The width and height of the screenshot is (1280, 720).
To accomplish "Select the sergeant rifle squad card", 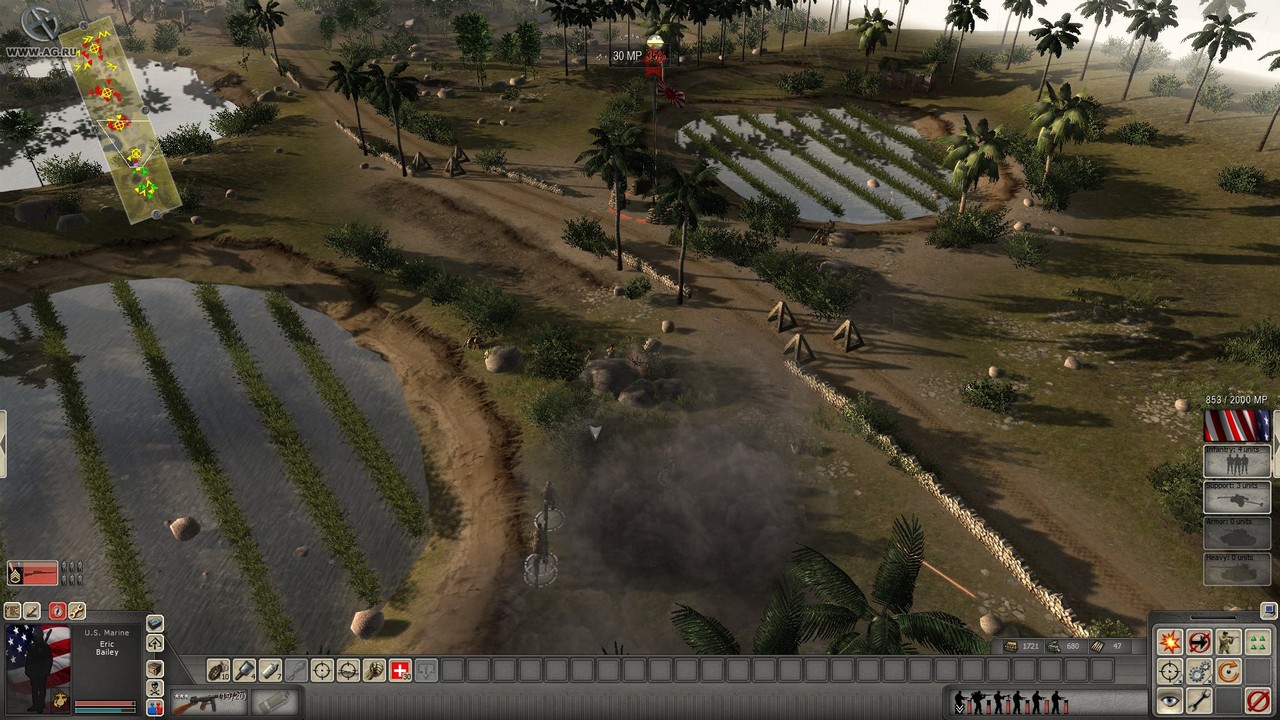I will click(33, 573).
